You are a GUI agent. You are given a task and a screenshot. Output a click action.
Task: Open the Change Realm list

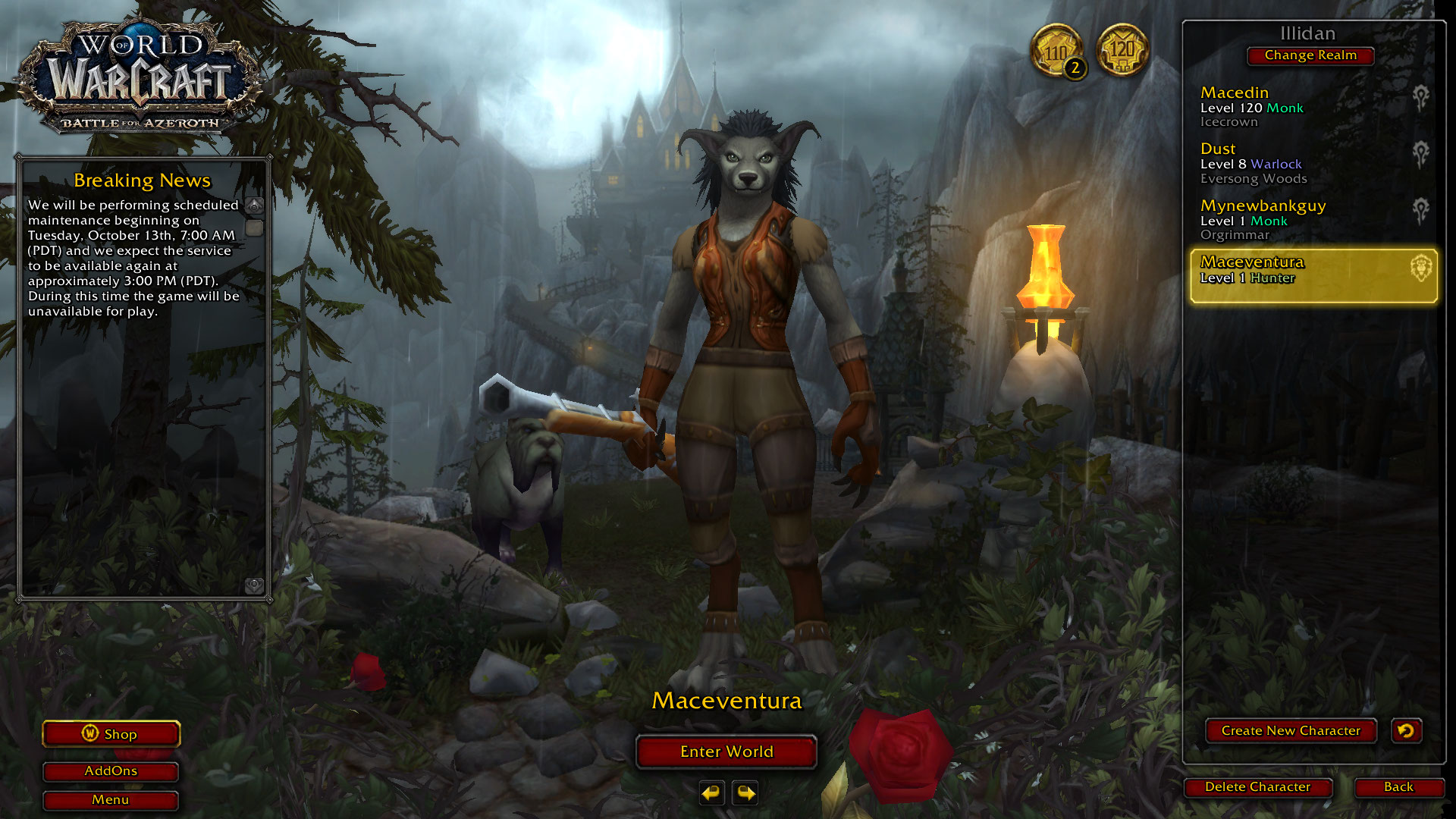coord(1310,55)
